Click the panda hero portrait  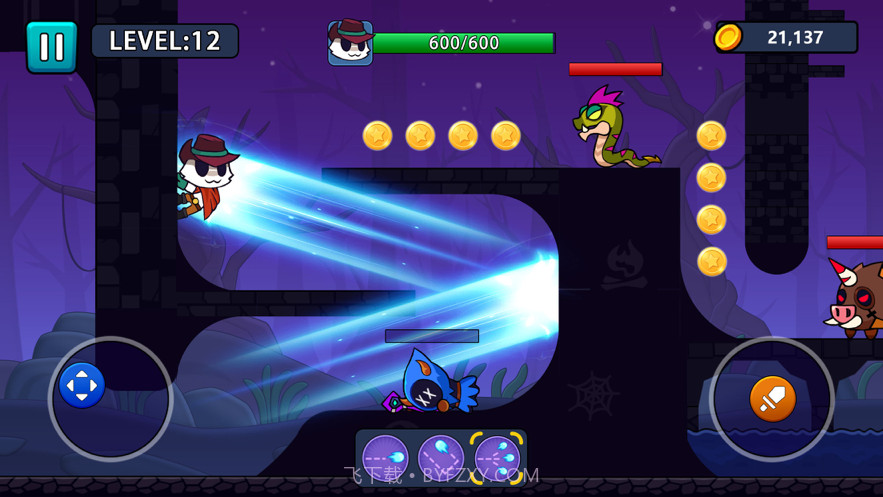(350, 43)
